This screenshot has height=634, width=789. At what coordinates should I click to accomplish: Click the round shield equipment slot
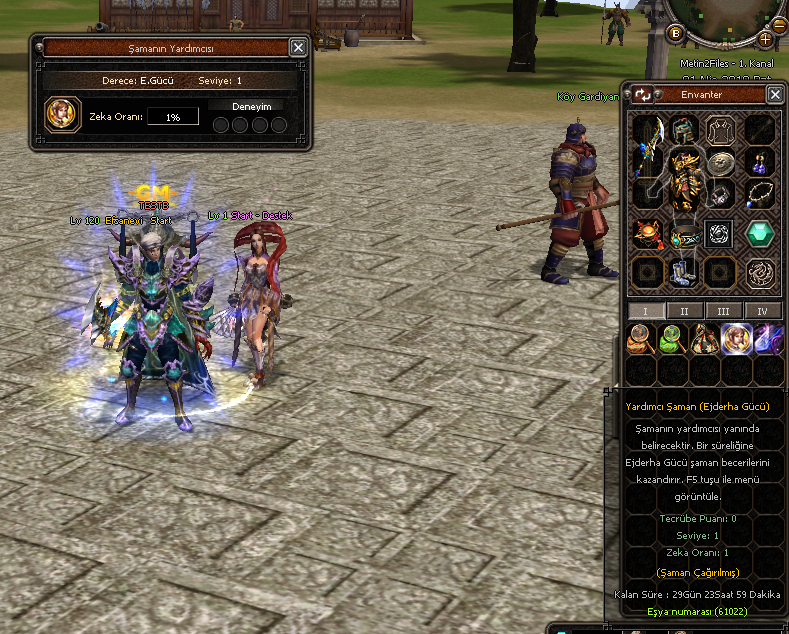(720, 163)
